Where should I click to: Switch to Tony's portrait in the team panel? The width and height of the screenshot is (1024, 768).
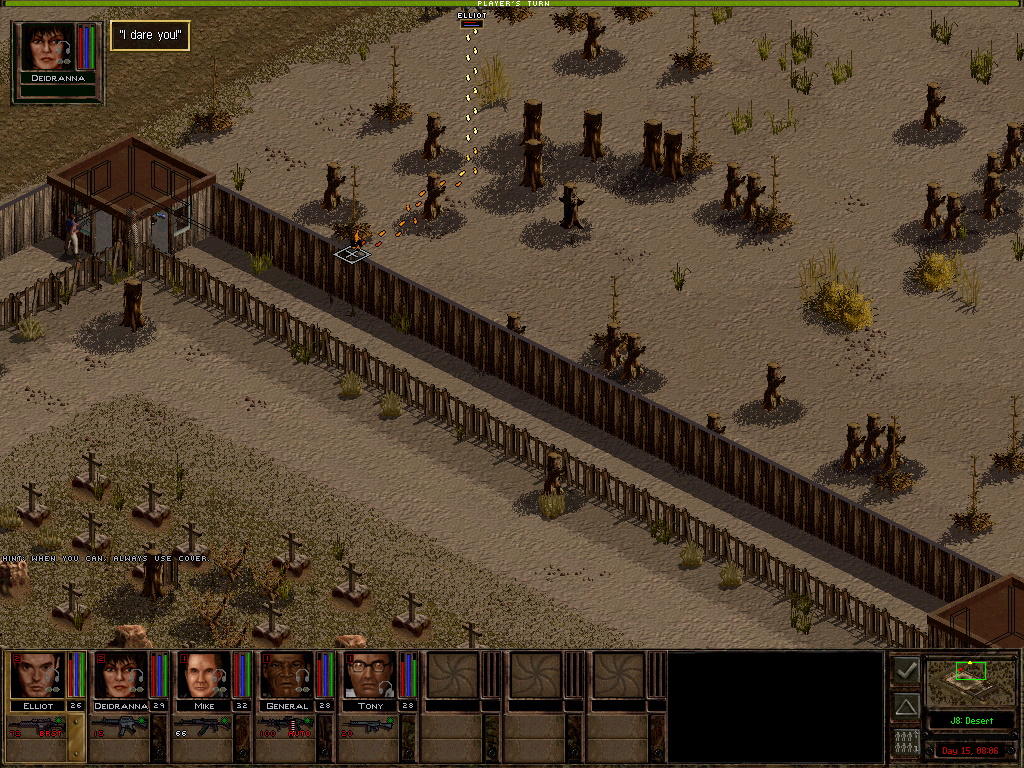pos(370,675)
